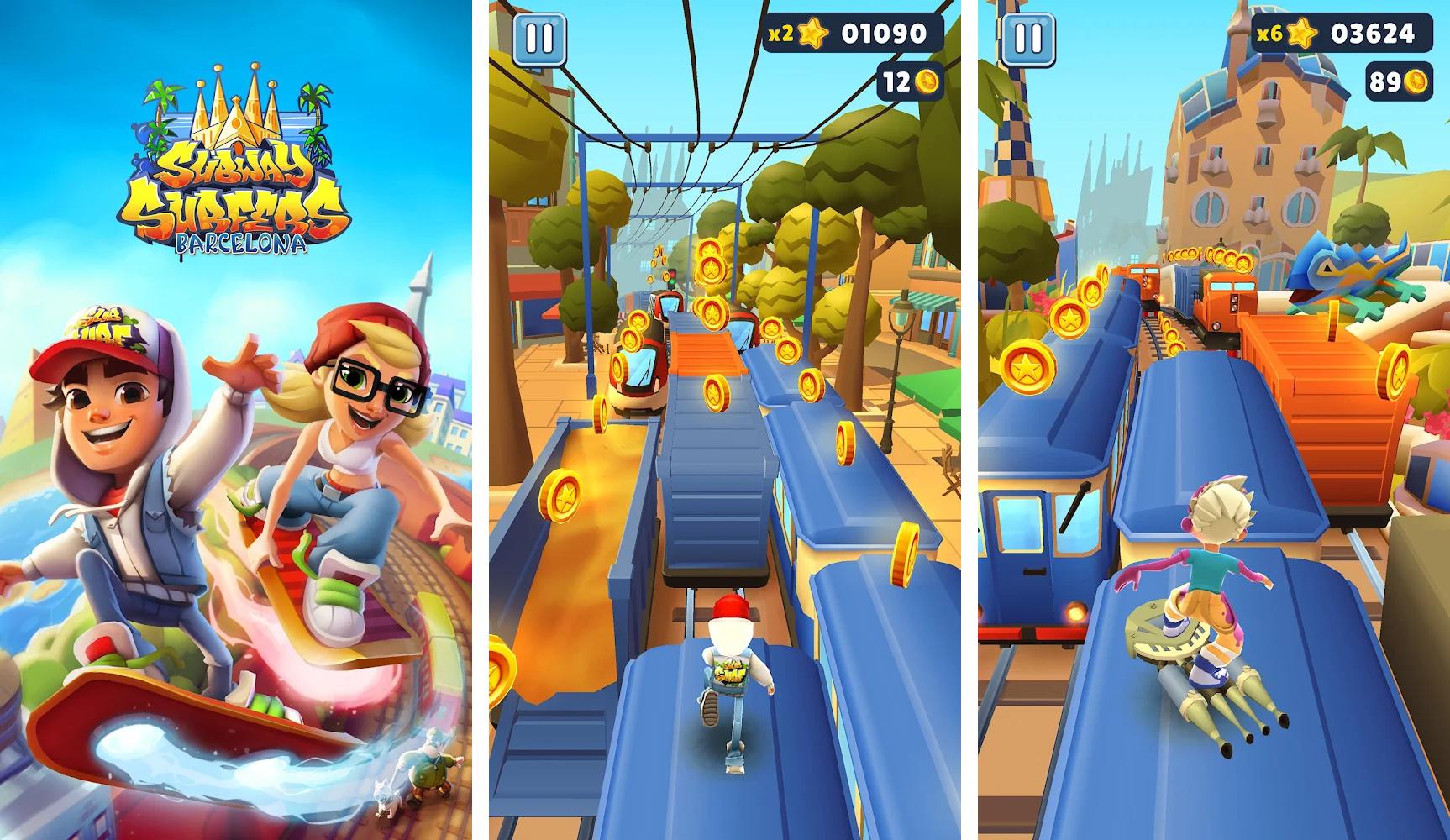Pause the run showing score 01090
Image resolution: width=1450 pixels, height=840 pixels.
click(538, 38)
